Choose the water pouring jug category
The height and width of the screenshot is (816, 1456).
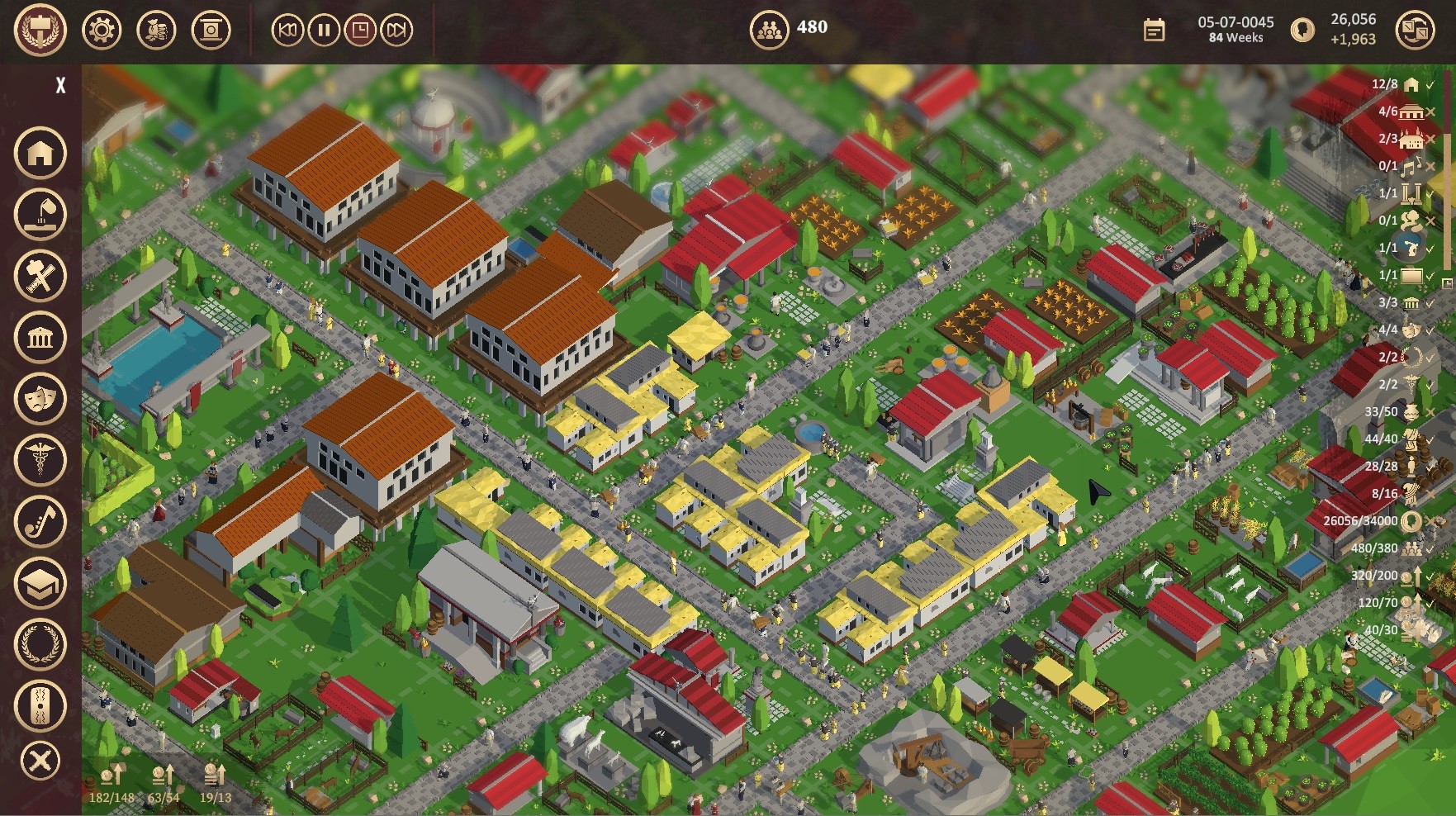pos(40,214)
